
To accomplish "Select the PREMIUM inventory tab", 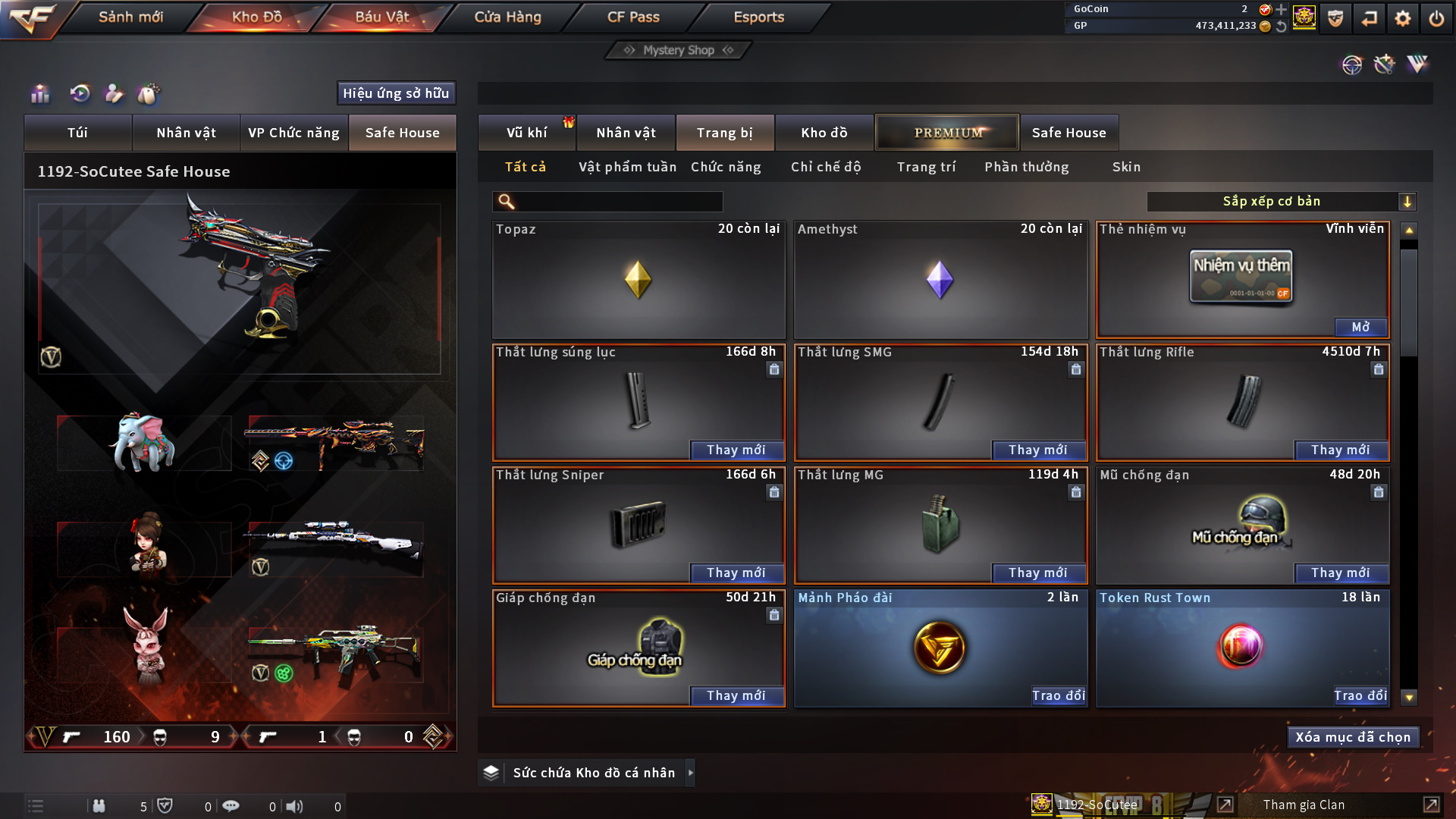I will pos(947,133).
